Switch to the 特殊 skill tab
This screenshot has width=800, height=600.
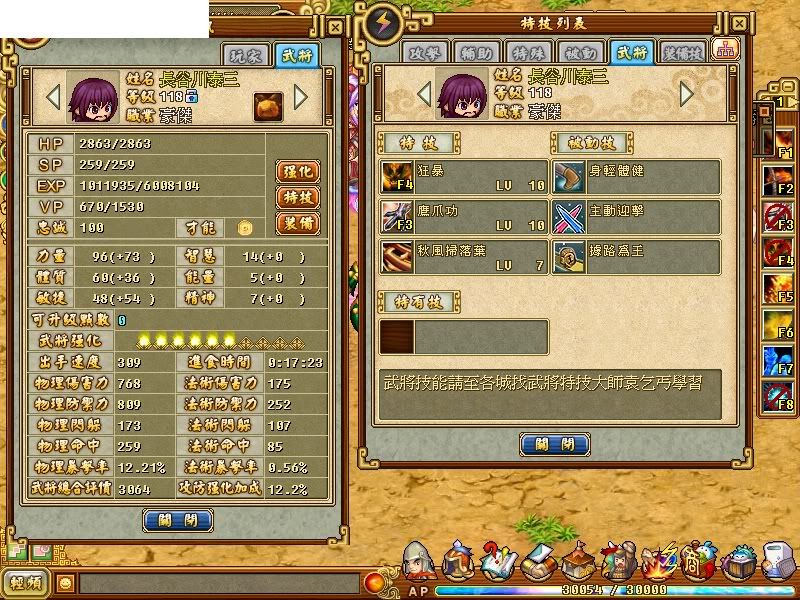526,53
